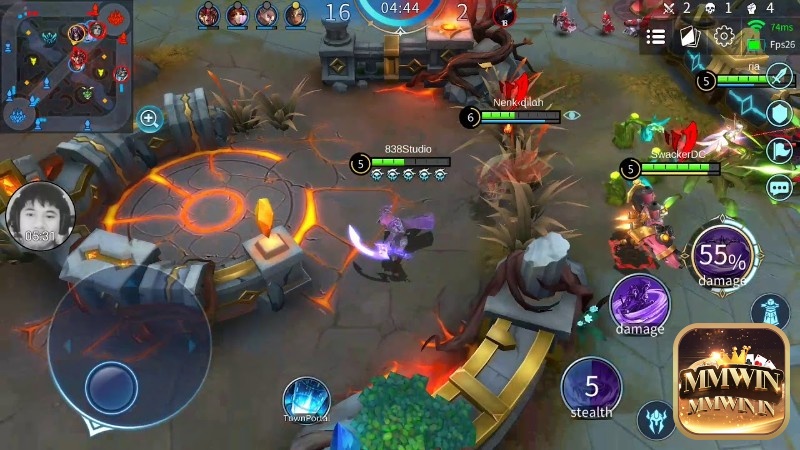Image resolution: width=800 pixels, height=450 pixels.
Task: Activate the purple whirlwind damage skill
Action: pyautogui.click(x=640, y=303)
